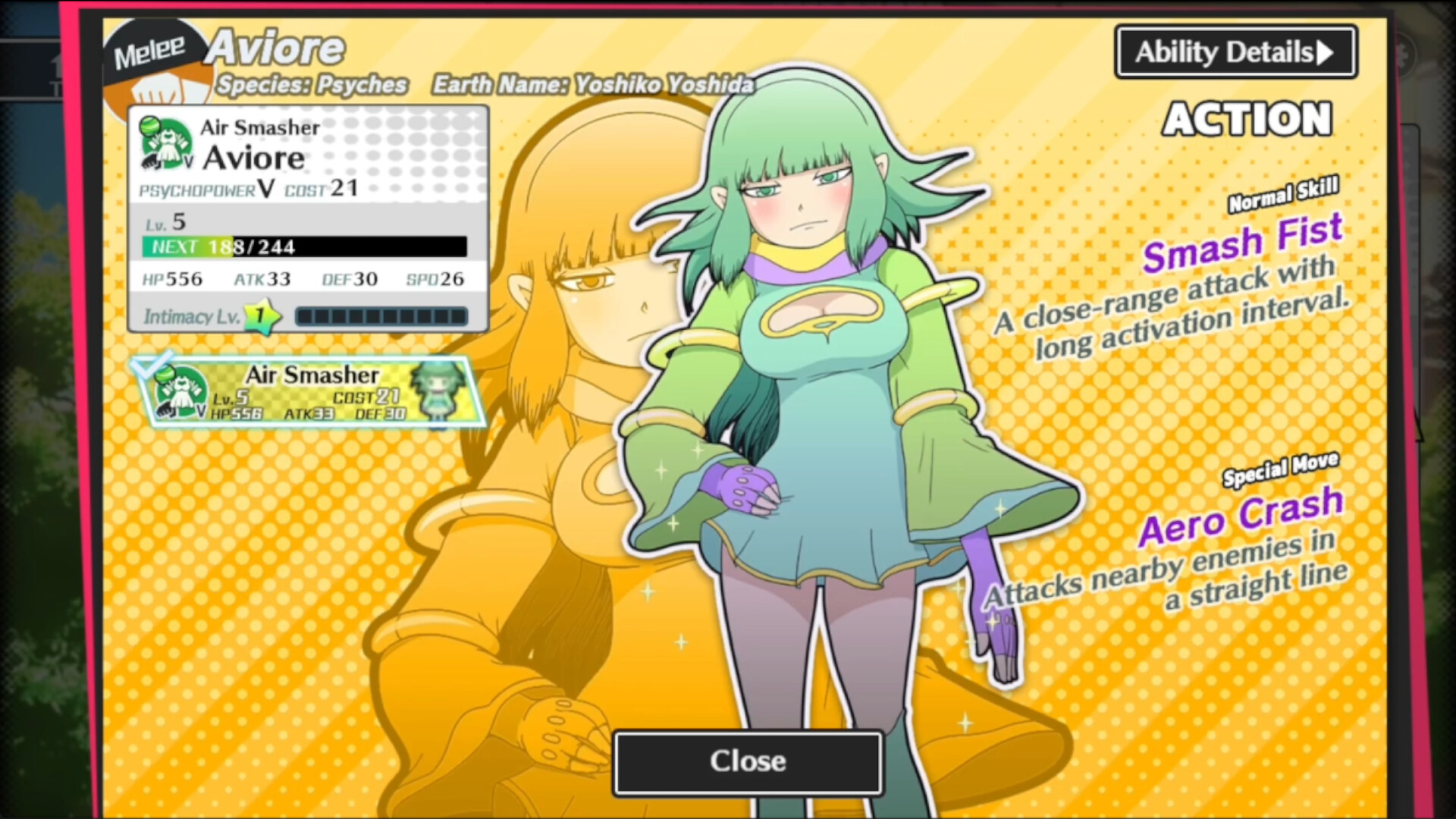Open Ability Details
The image size is (1456, 819).
click(1234, 51)
